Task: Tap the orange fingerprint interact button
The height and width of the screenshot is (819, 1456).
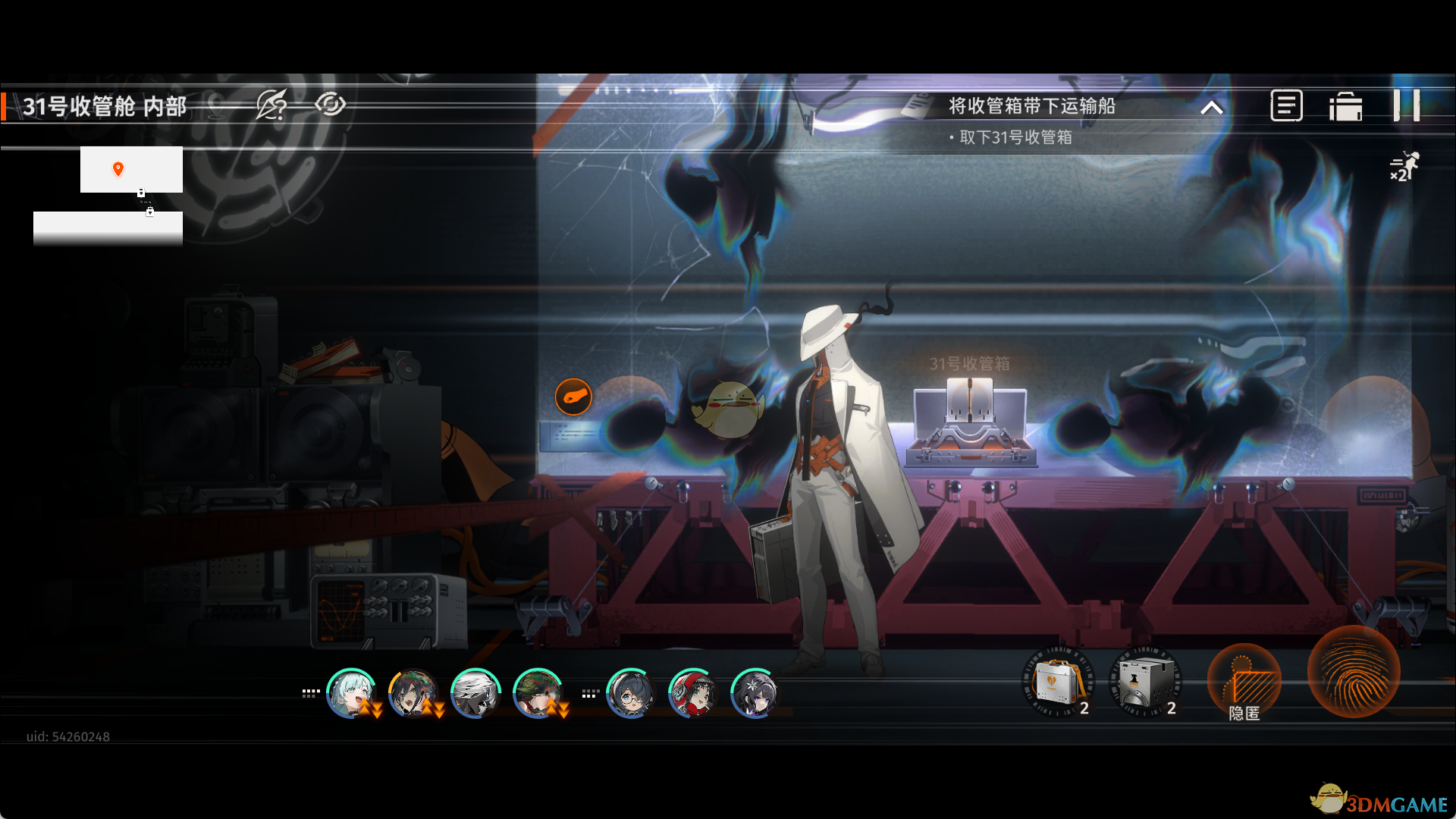Action: [x=1354, y=673]
